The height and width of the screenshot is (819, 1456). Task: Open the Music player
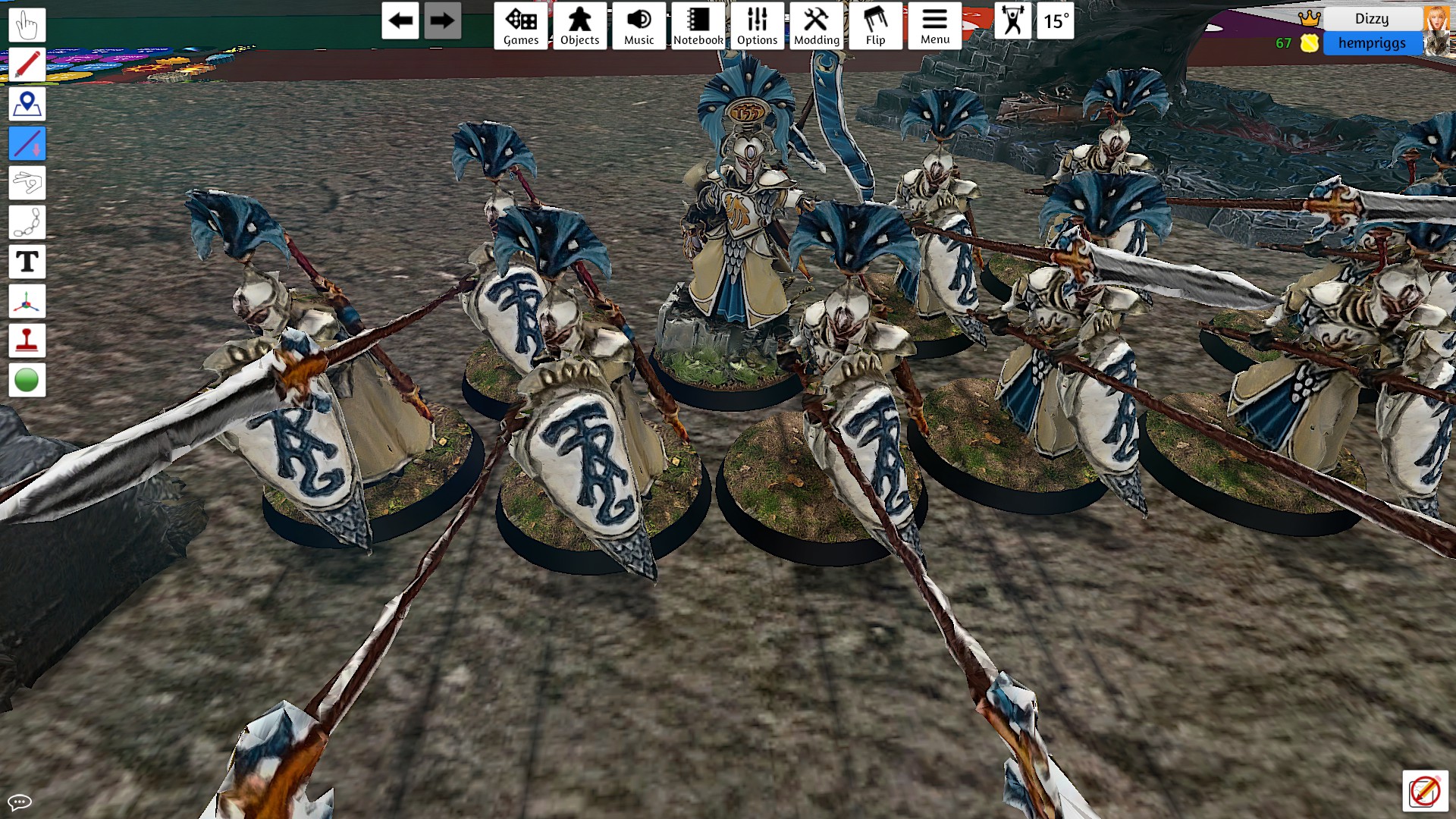639,26
